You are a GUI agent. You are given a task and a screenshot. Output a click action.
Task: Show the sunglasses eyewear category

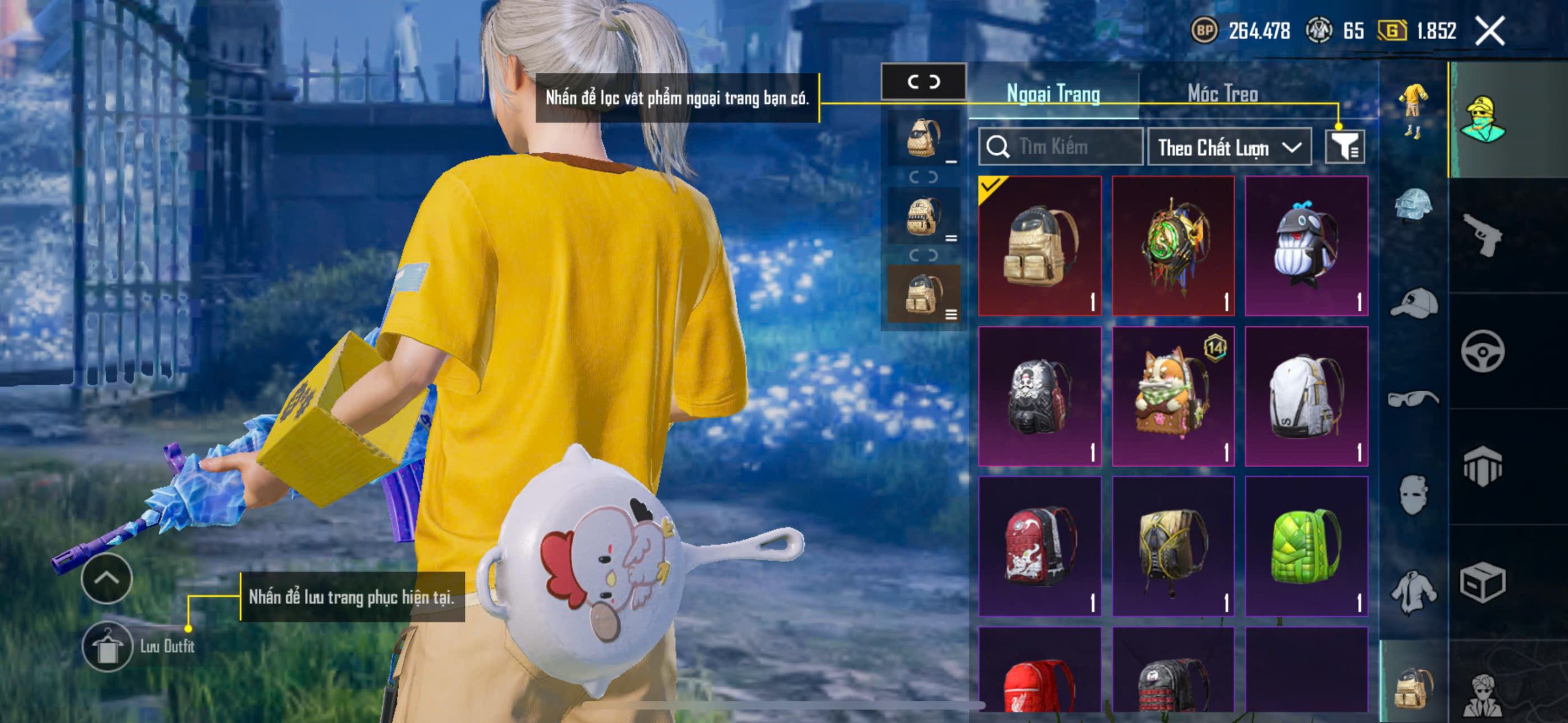[x=1414, y=399]
